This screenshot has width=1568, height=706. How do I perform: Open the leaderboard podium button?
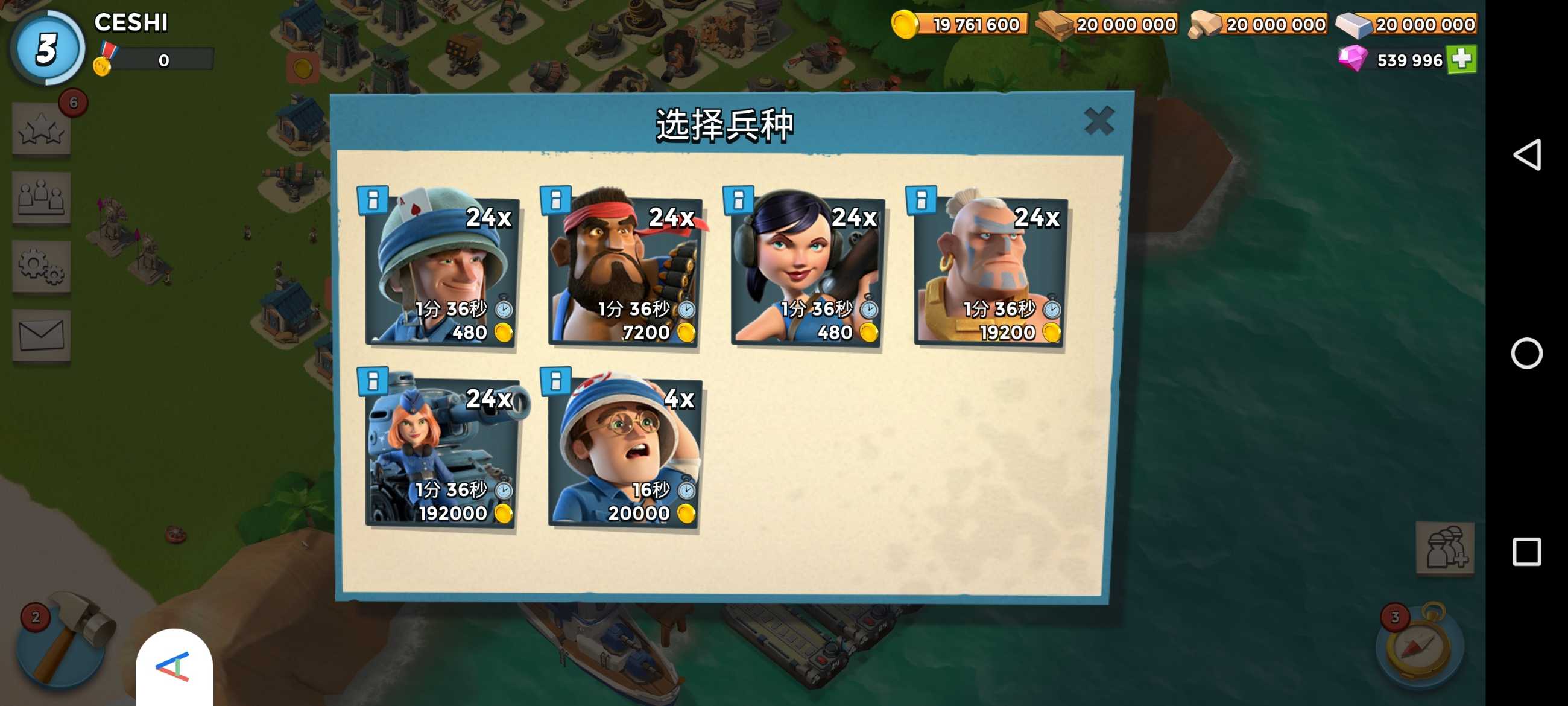pyautogui.click(x=42, y=197)
